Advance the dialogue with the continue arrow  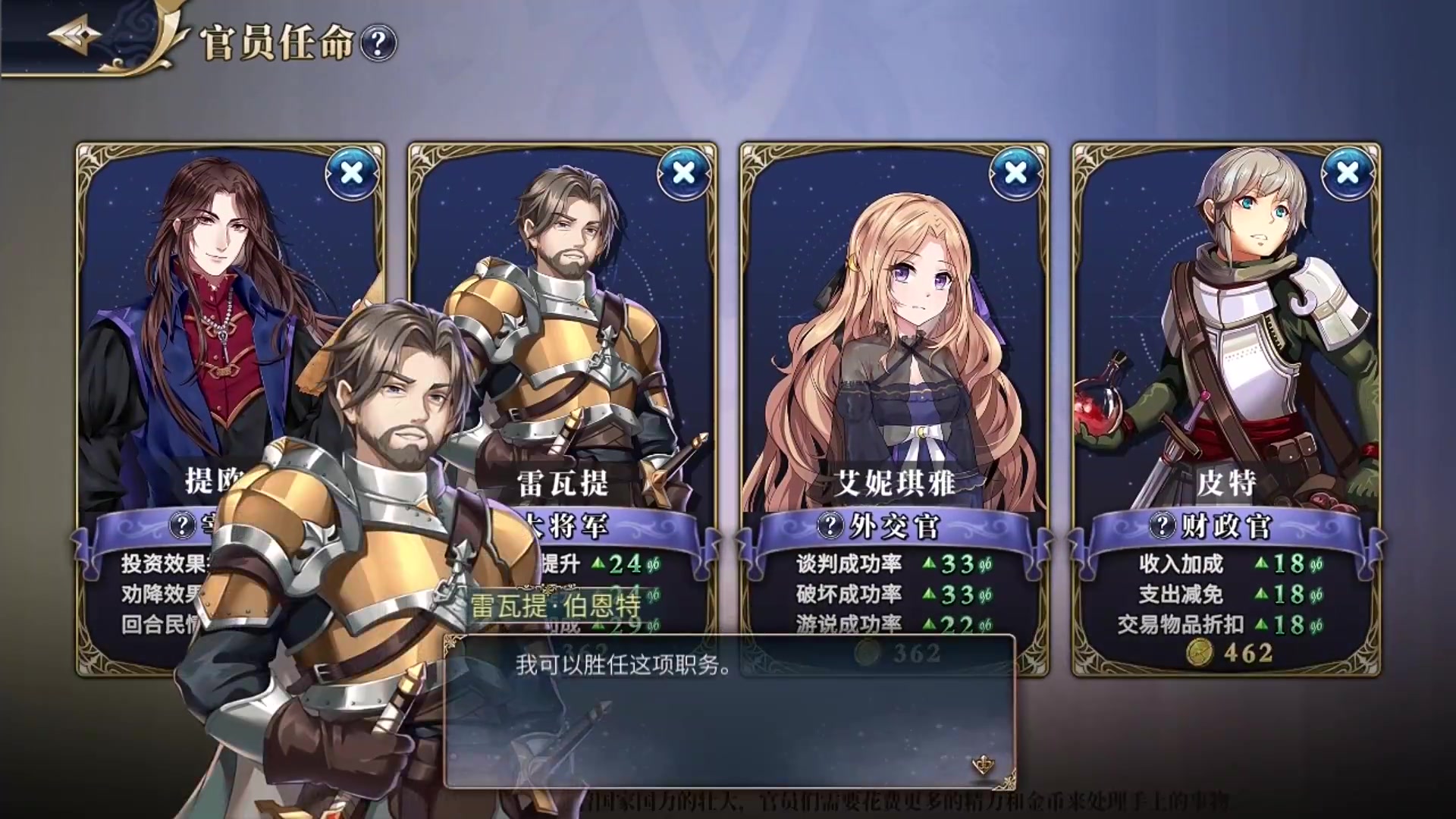pos(983,765)
